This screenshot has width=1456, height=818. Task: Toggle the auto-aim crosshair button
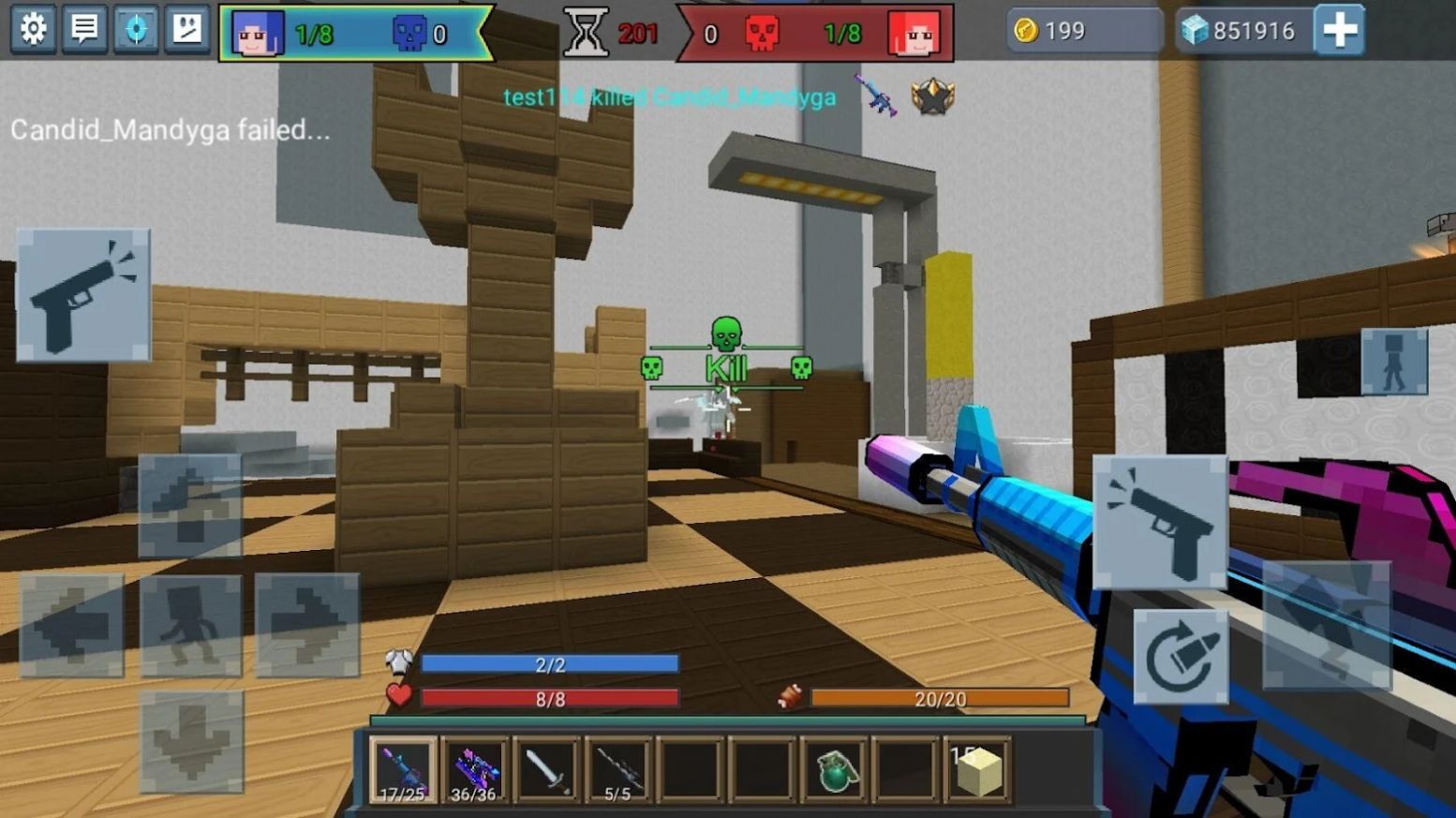point(136,29)
